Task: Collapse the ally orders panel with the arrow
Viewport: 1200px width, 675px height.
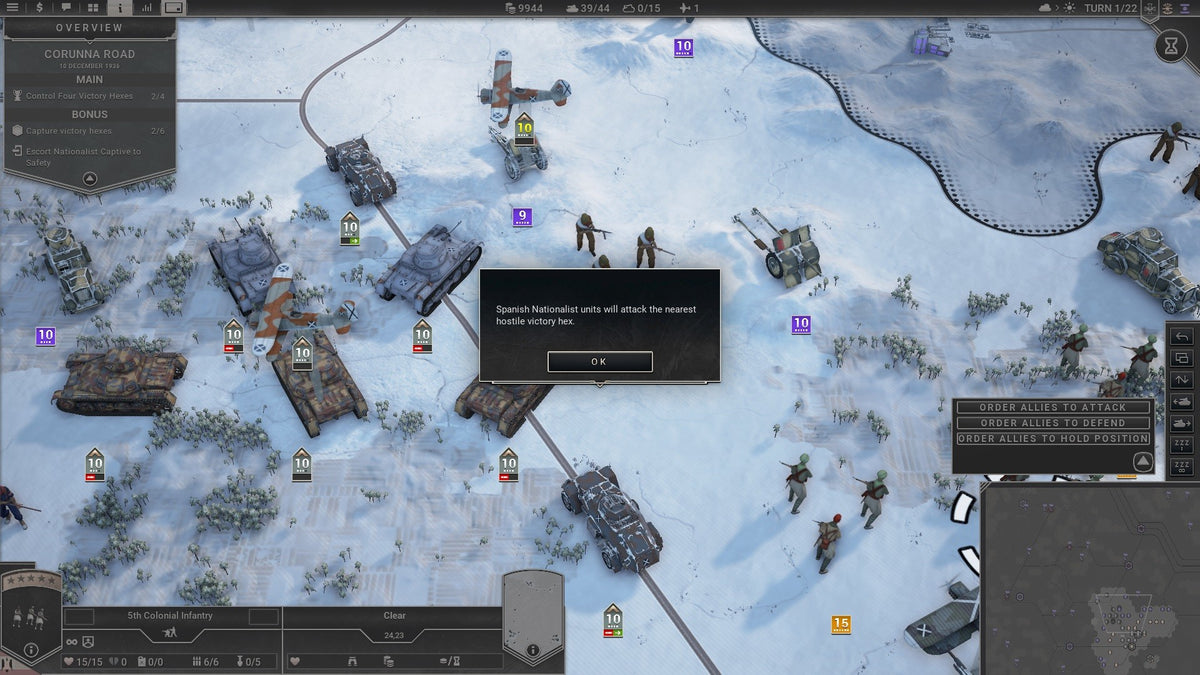Action: click(x=1141, y=461)
